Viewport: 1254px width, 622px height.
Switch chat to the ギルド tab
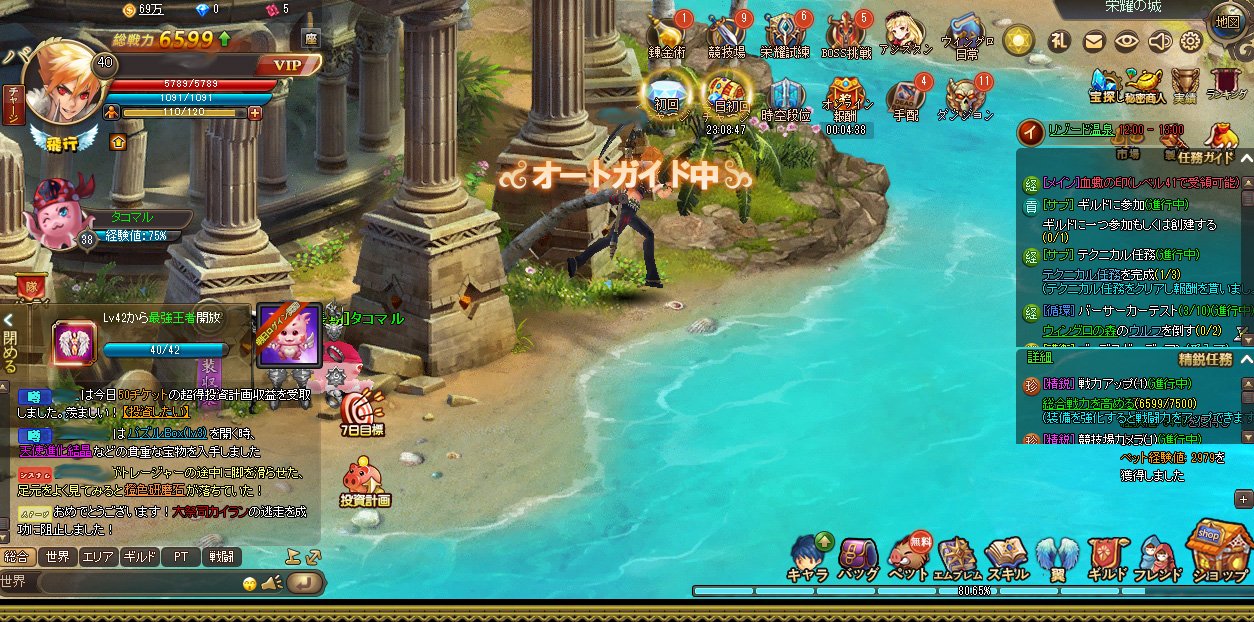139,557
